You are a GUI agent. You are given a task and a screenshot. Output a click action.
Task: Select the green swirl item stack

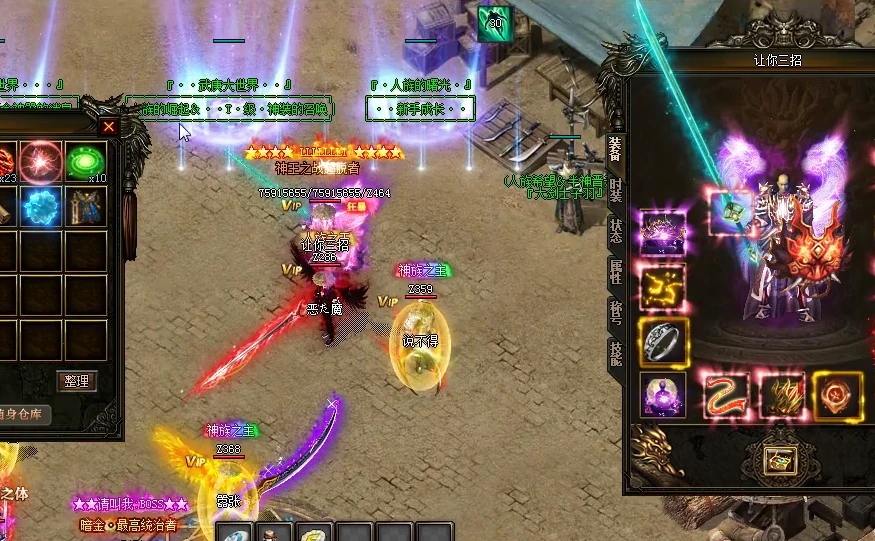point(86,161)
